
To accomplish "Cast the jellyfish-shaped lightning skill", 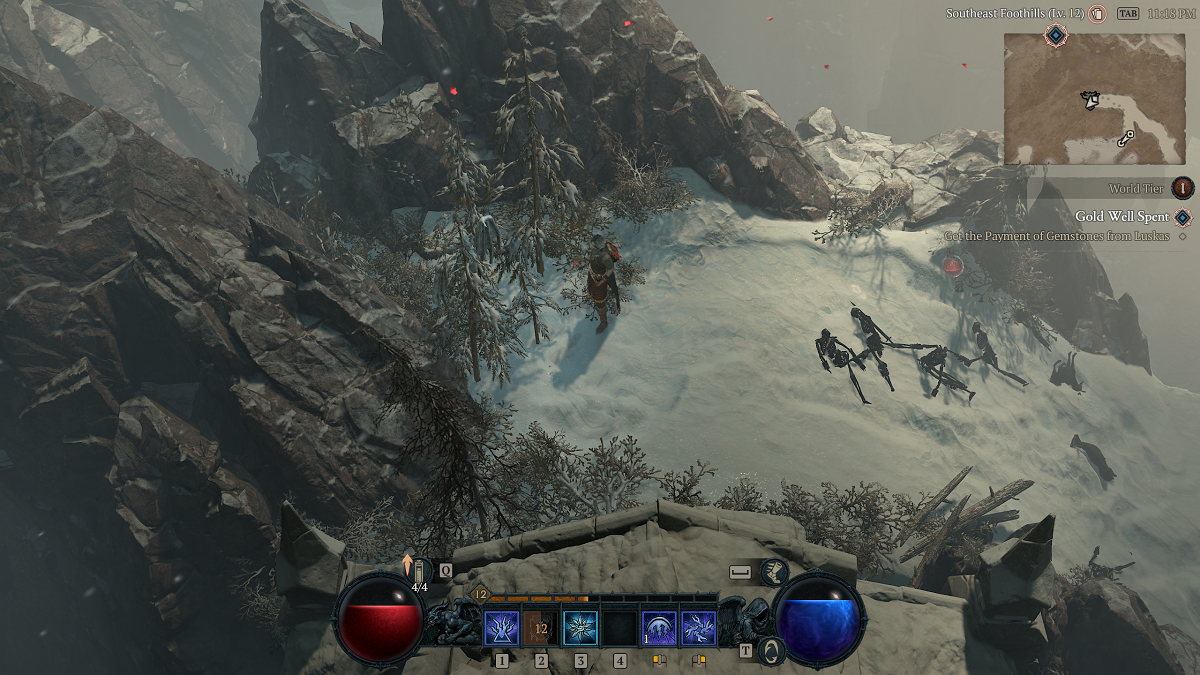I will [658, 628].
